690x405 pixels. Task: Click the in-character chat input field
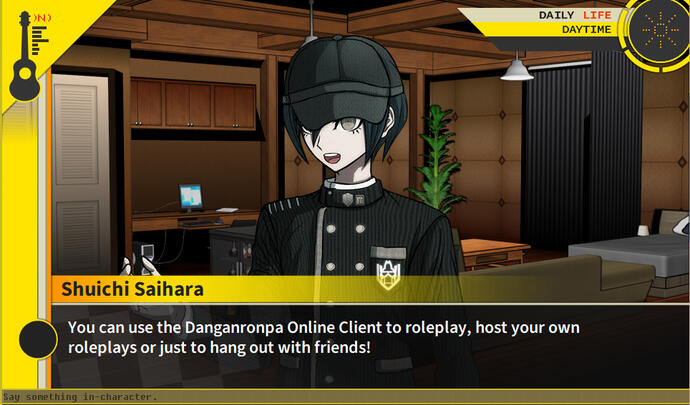pos(345,397)
